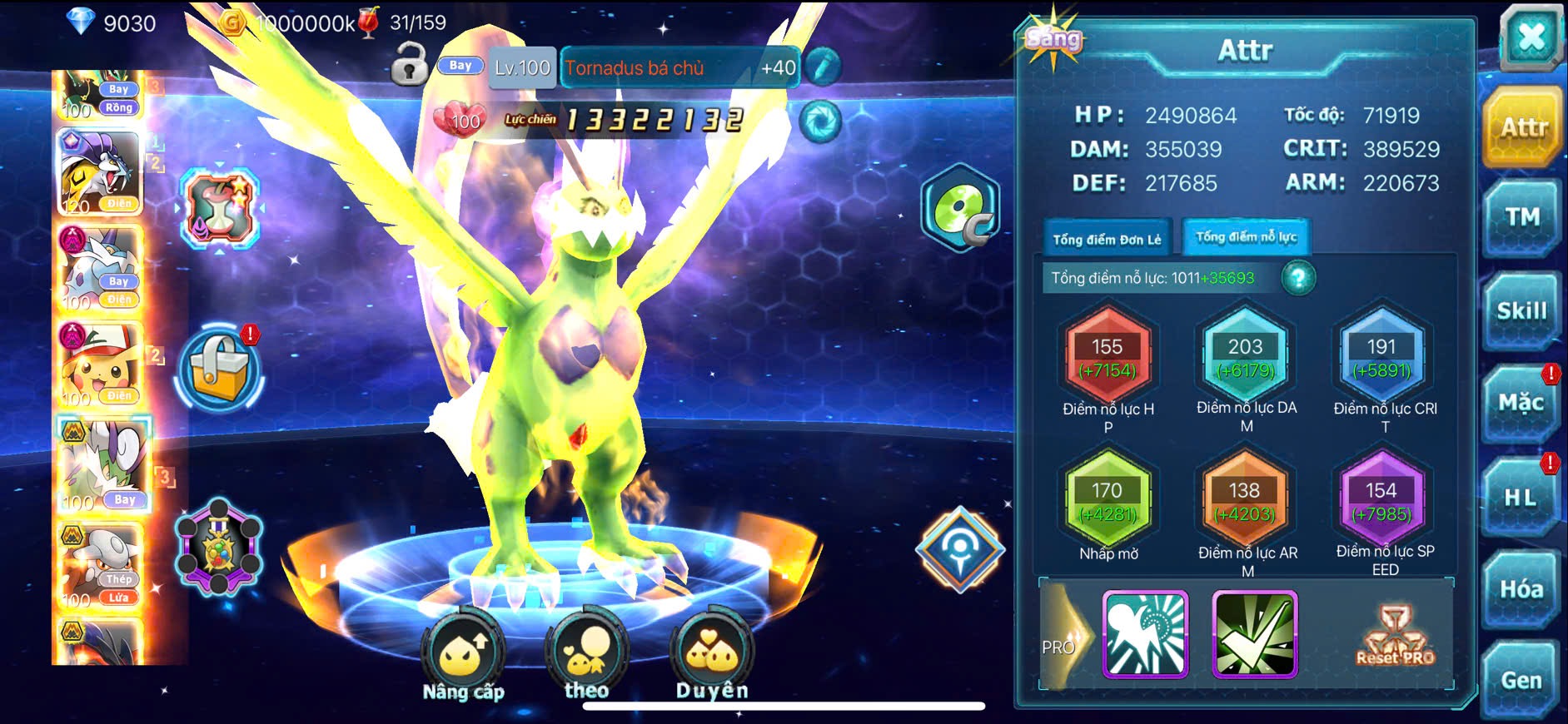
Task: Tap the theo follow button
Action: coord(586,657)
